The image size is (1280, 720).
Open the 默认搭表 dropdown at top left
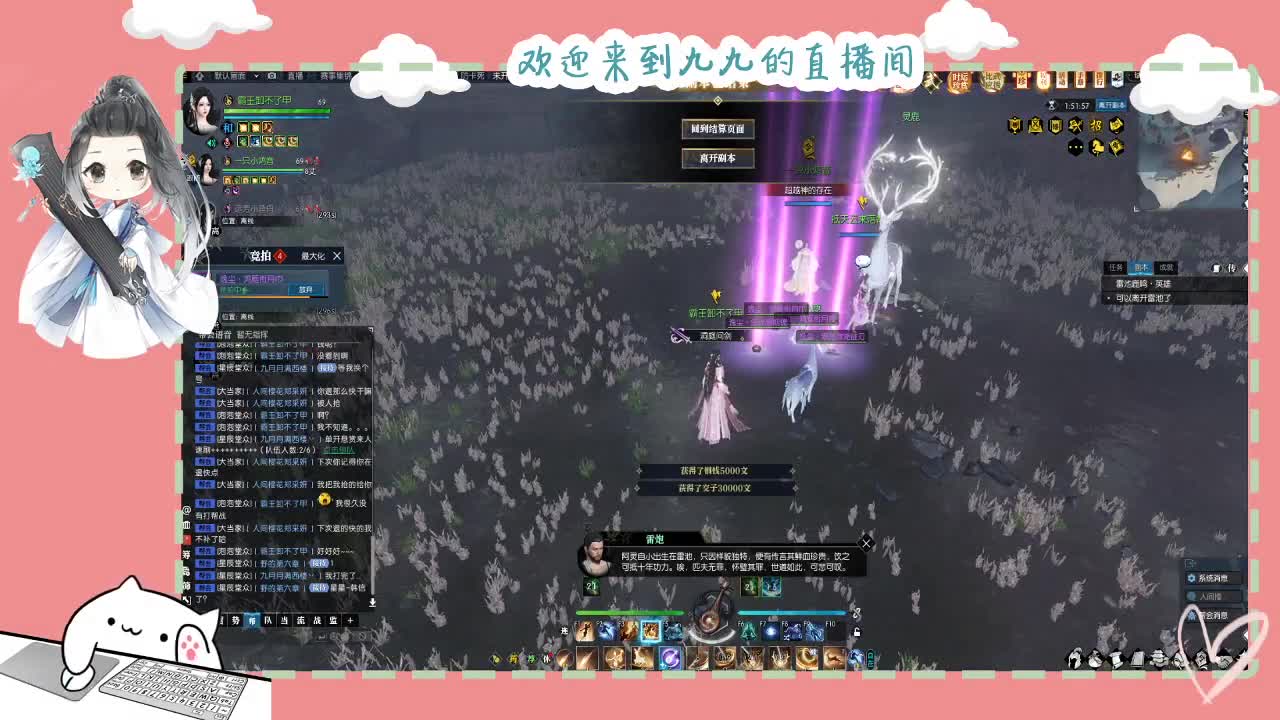click(x=230, y=75)
